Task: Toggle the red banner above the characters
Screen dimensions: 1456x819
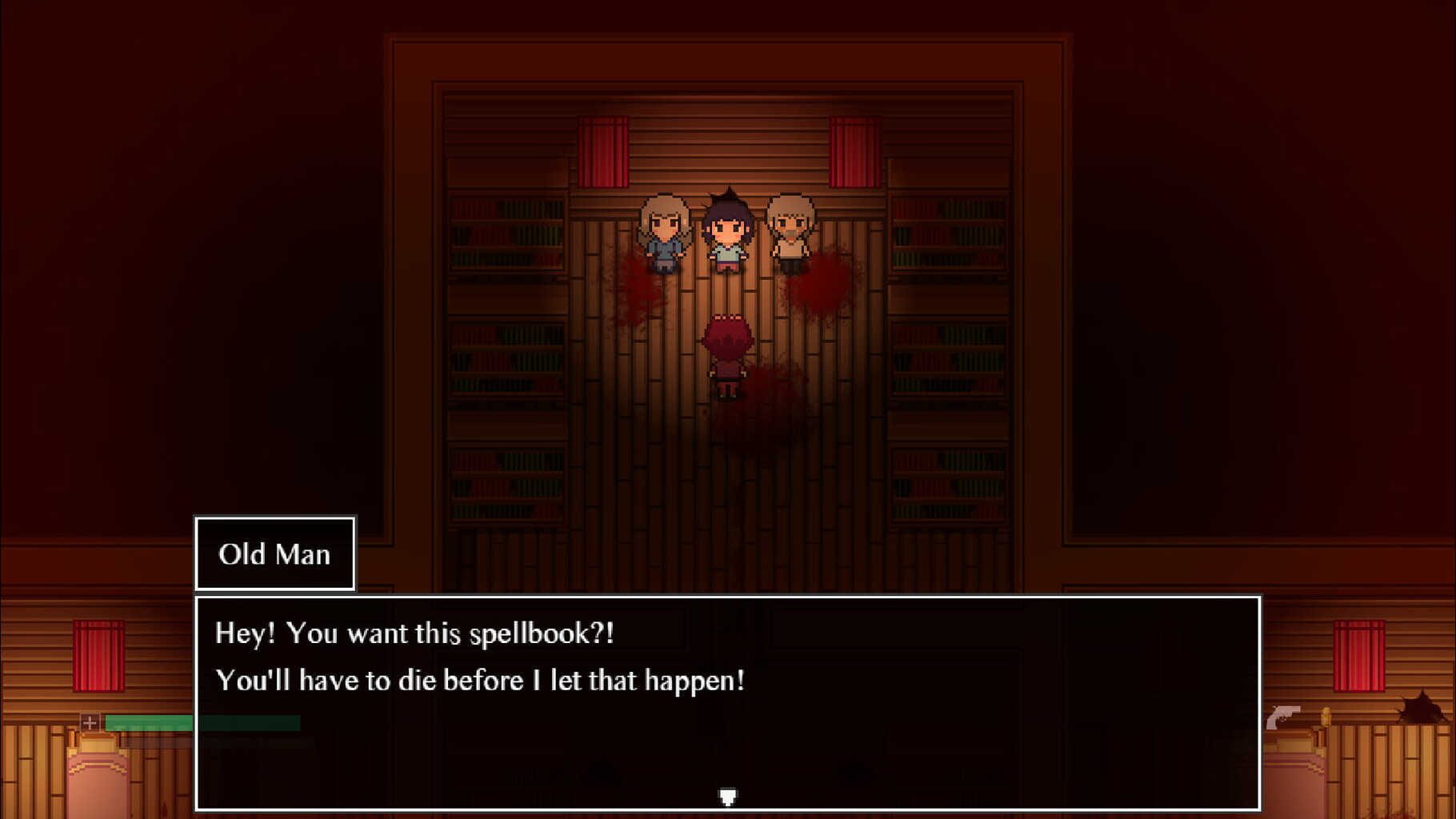Action: pyautogui.click(x=604, y=150)
